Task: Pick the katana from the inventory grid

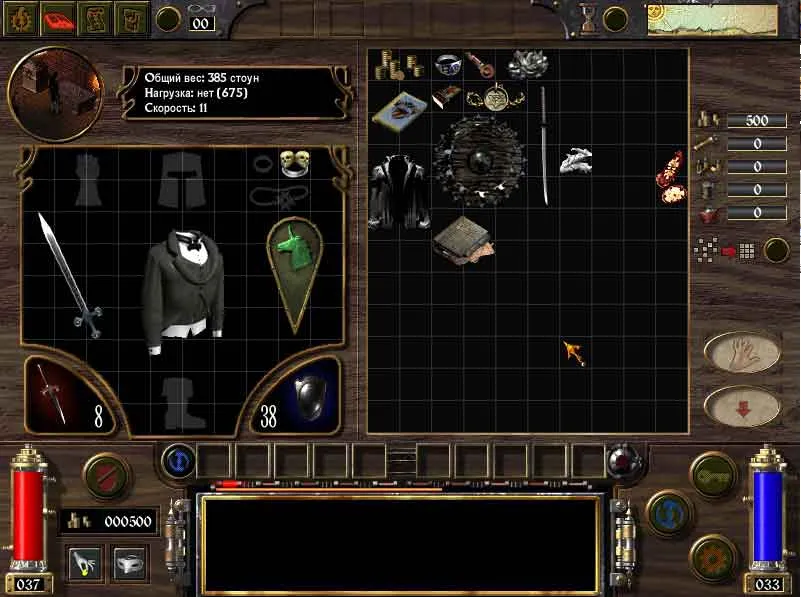Action: coord(544,145)
